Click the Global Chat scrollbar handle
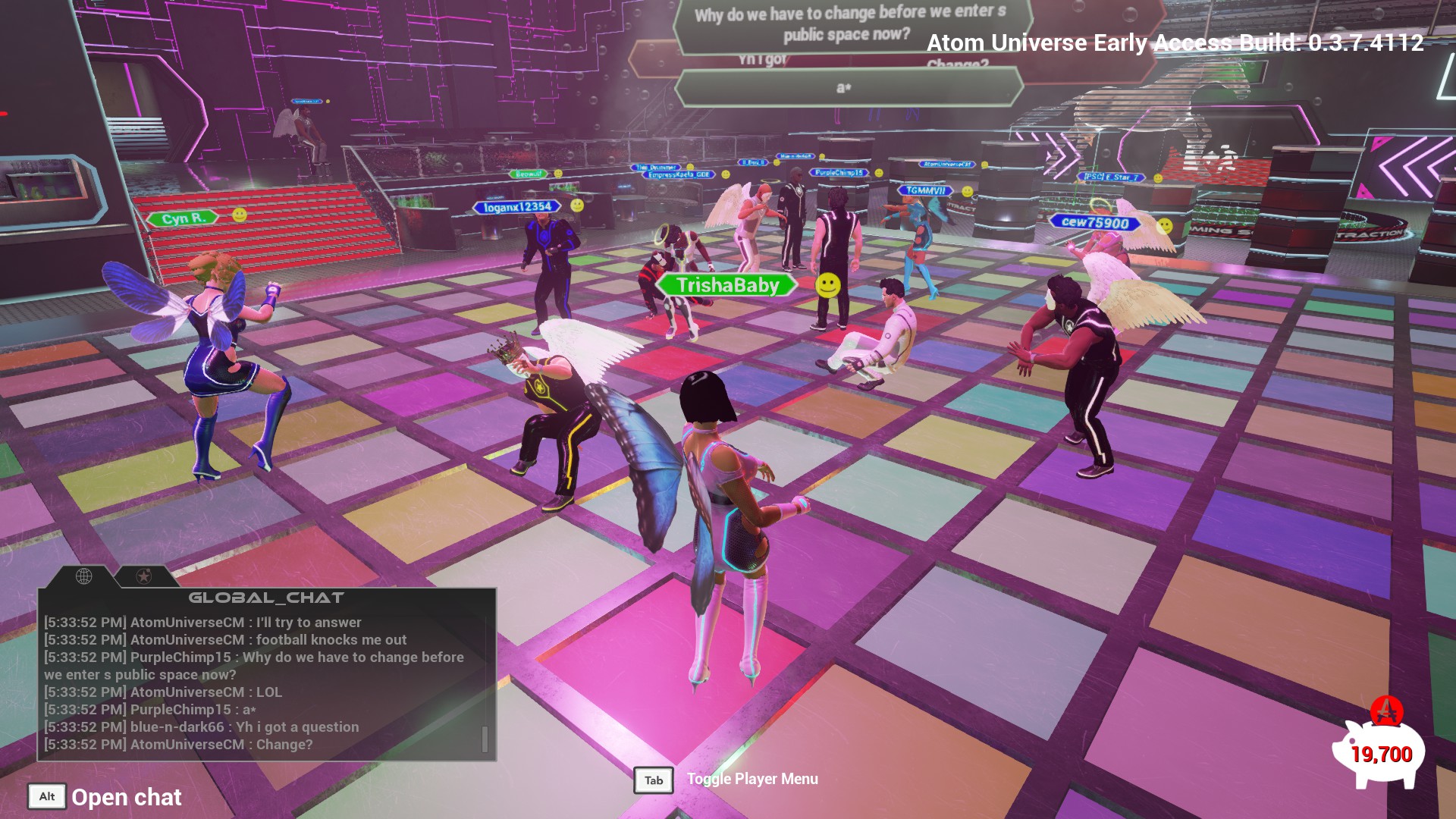 pos(485,739)
